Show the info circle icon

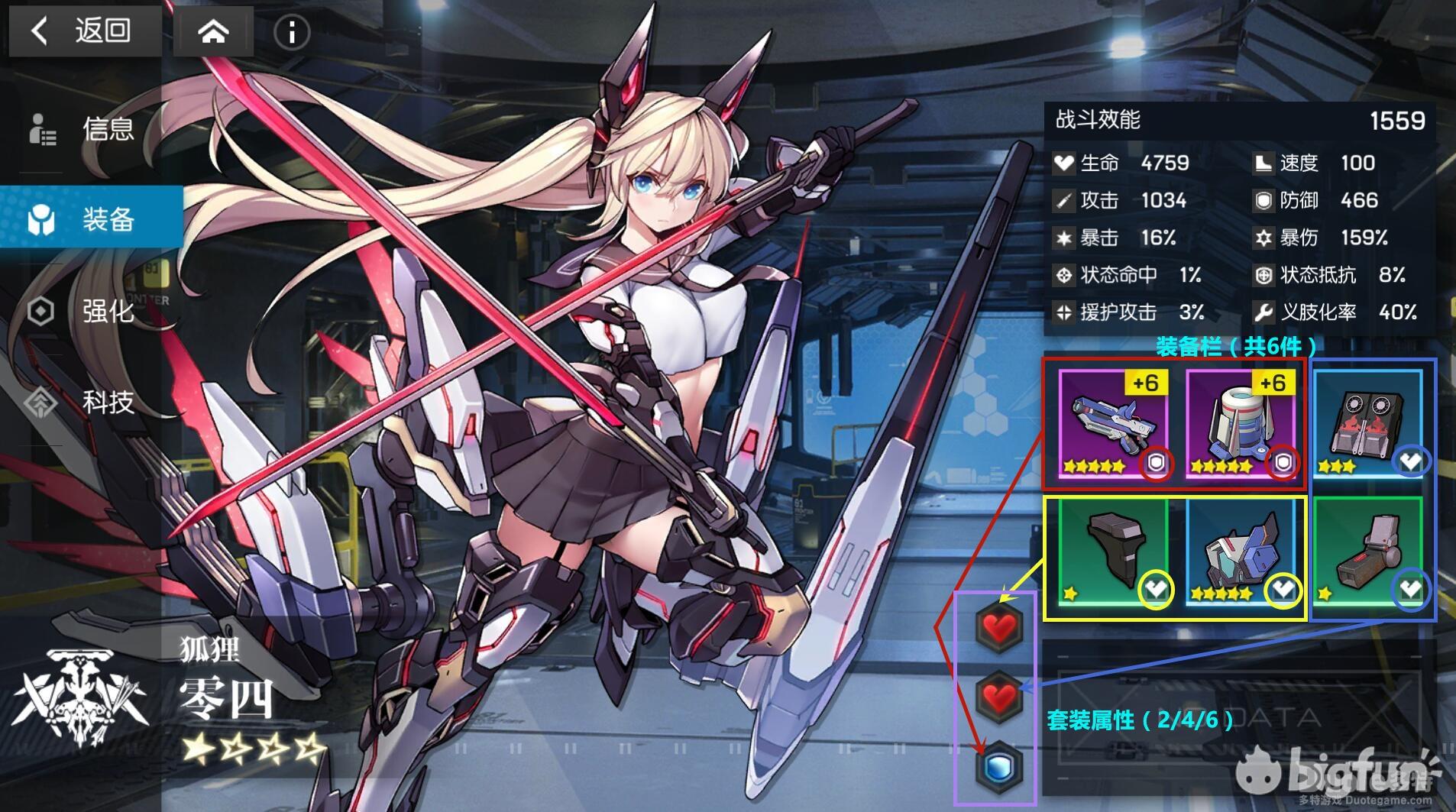point(292,32)
